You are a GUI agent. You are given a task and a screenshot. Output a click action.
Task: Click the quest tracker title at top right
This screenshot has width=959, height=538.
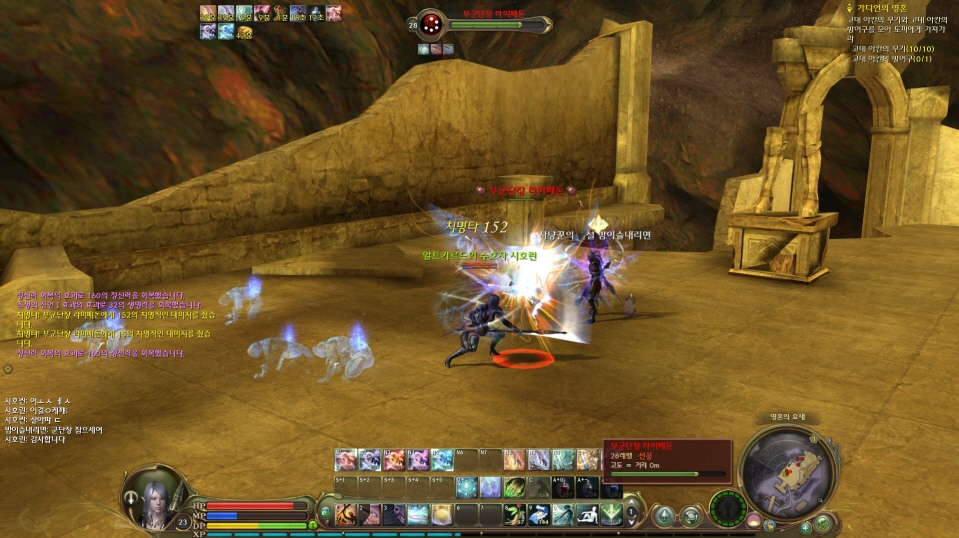click(880, 8)
